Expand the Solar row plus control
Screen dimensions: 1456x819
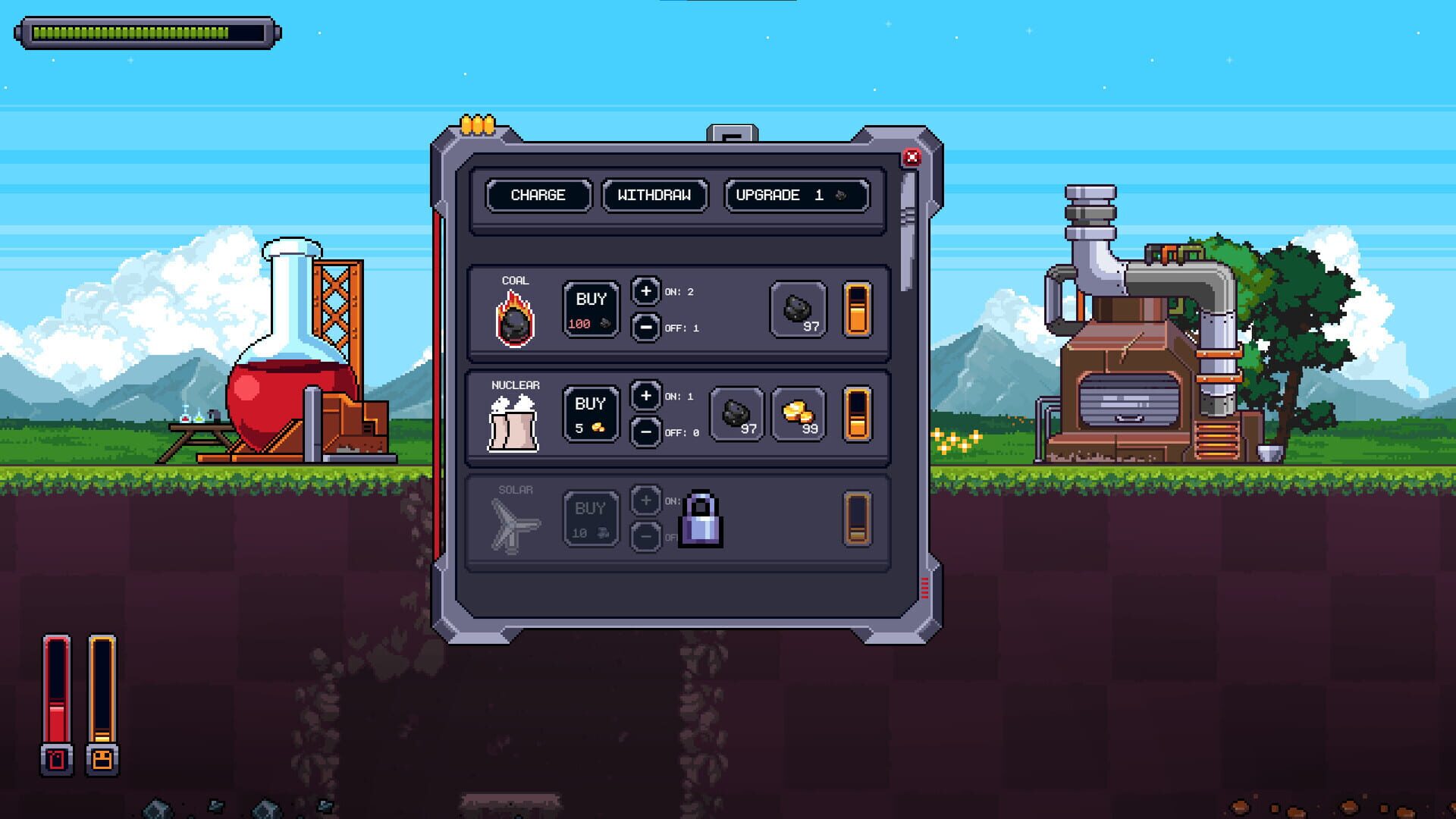coord(645,501)
